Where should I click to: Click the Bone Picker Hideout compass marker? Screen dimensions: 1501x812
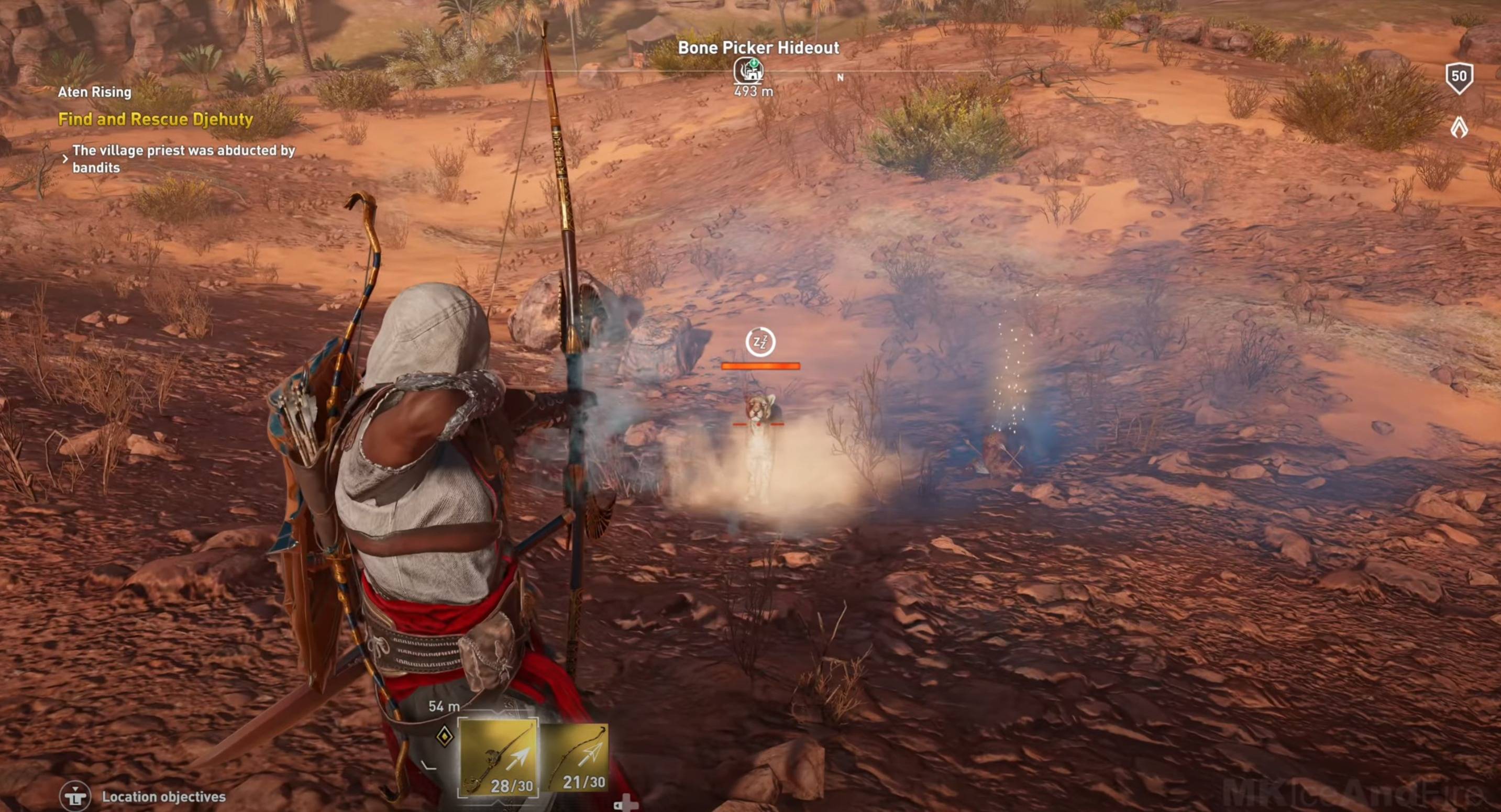pos(749,71)
